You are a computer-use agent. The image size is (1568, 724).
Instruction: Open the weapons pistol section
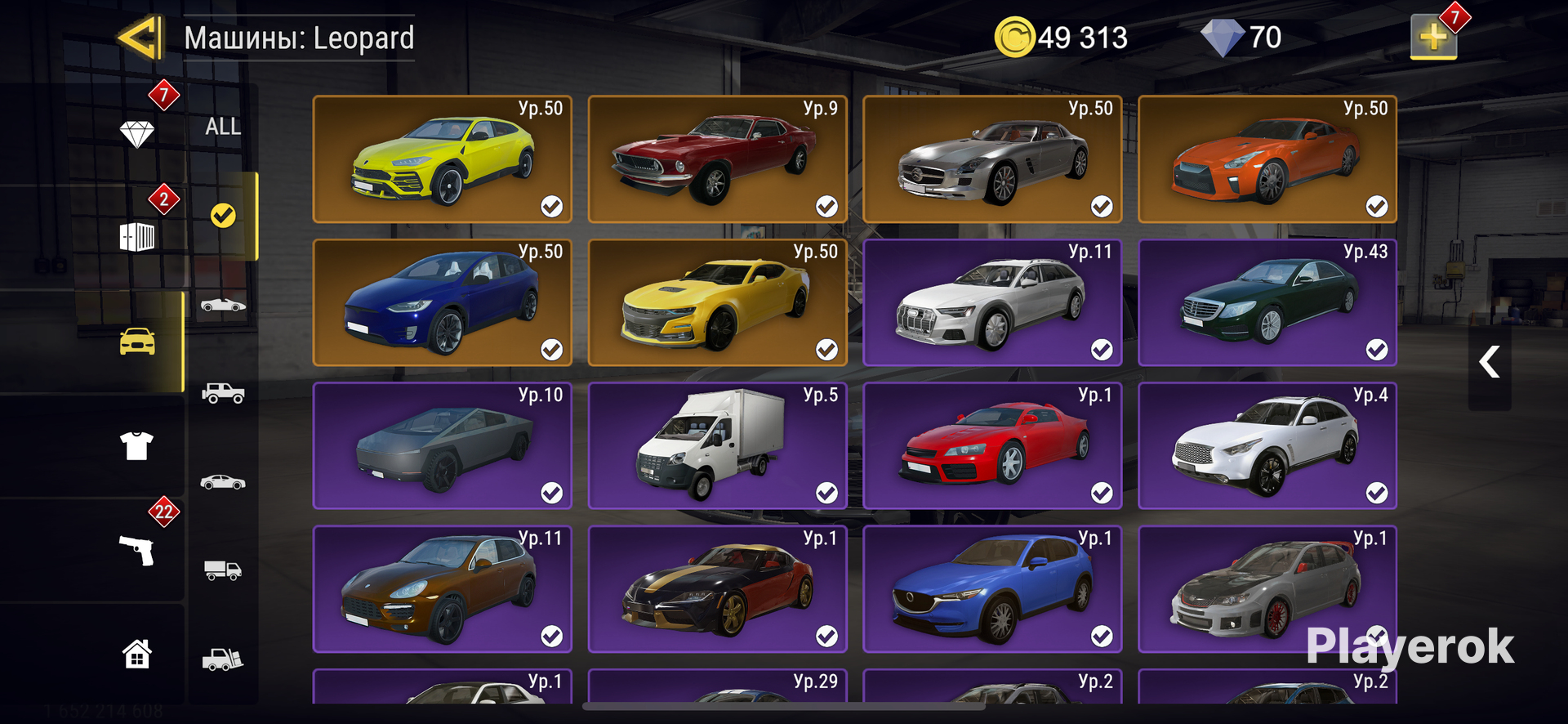pyautogui.click(x=137, y=550)
